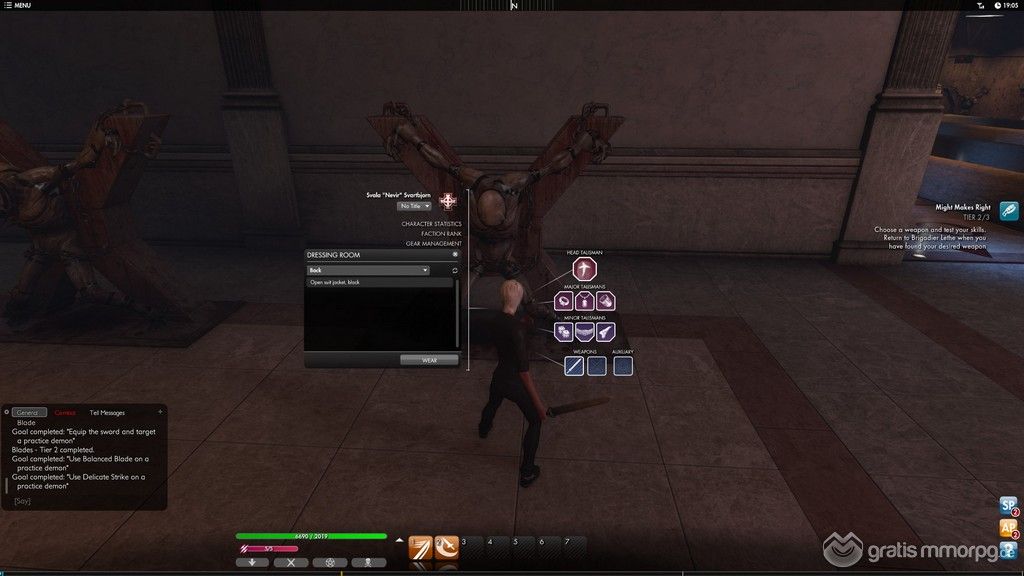This screenshot has height=576, width=1024.
Task: Open the SP skill points notification
Action: (x=1008, y=506)
